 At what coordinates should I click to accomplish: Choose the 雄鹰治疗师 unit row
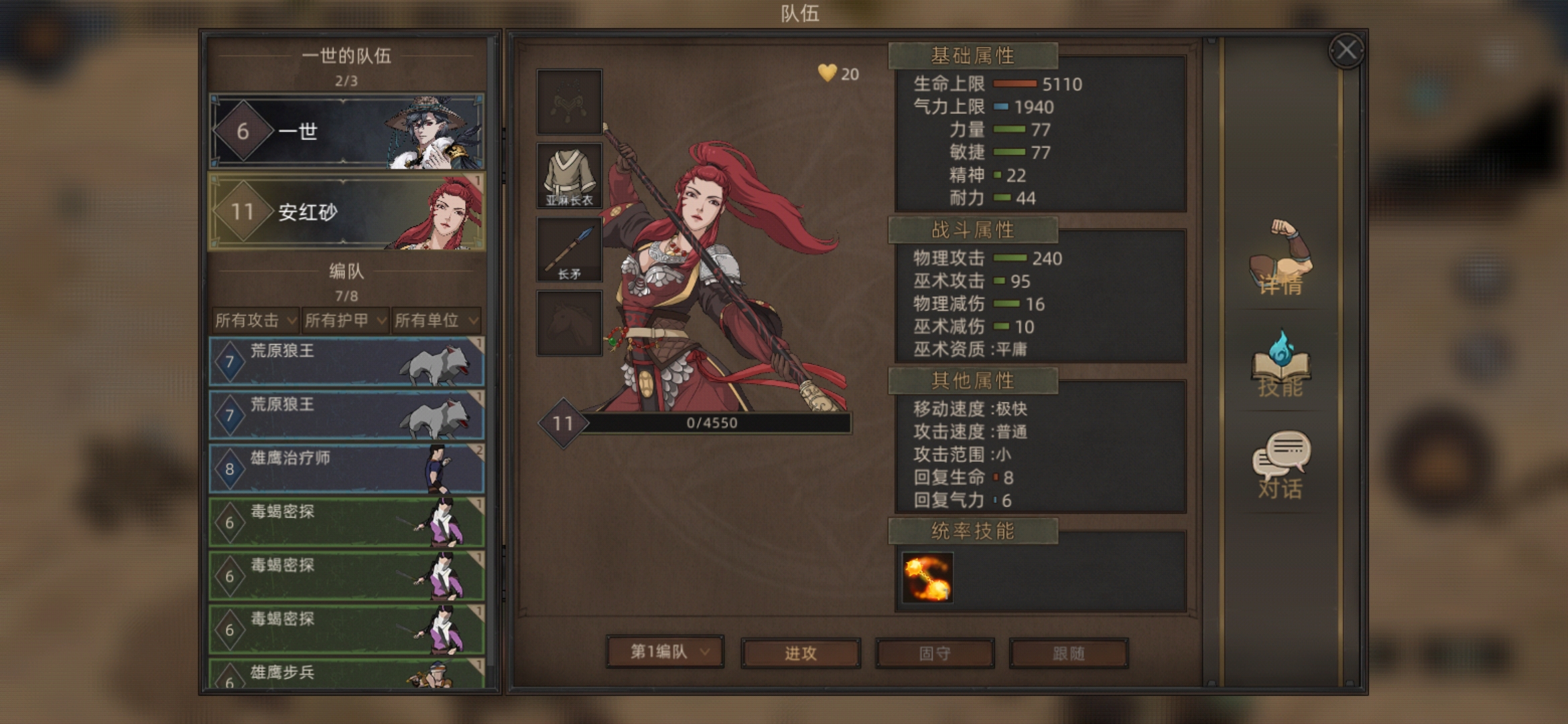(346, 469)
